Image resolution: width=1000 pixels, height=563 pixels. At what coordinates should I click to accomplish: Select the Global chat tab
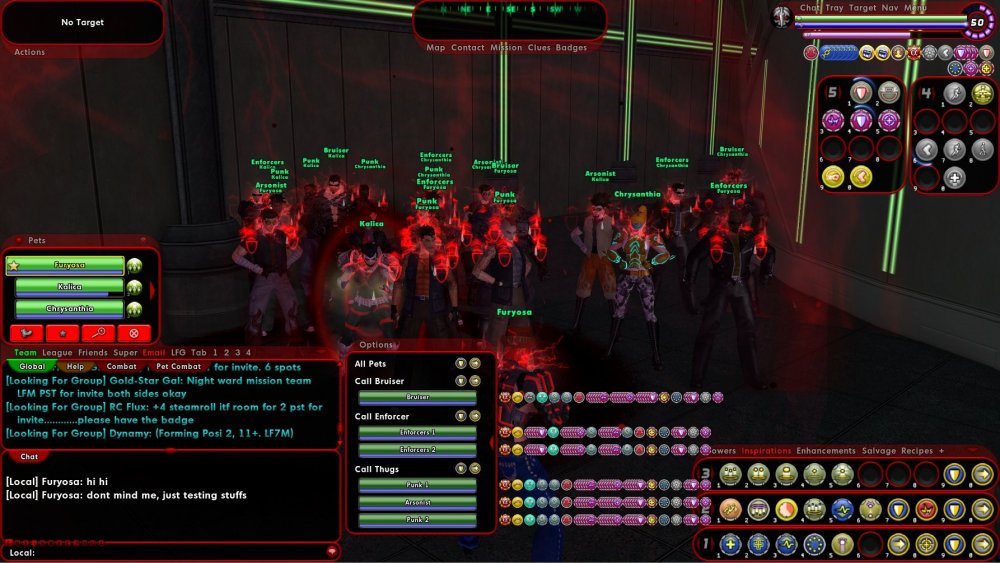[x=33, y=367]
